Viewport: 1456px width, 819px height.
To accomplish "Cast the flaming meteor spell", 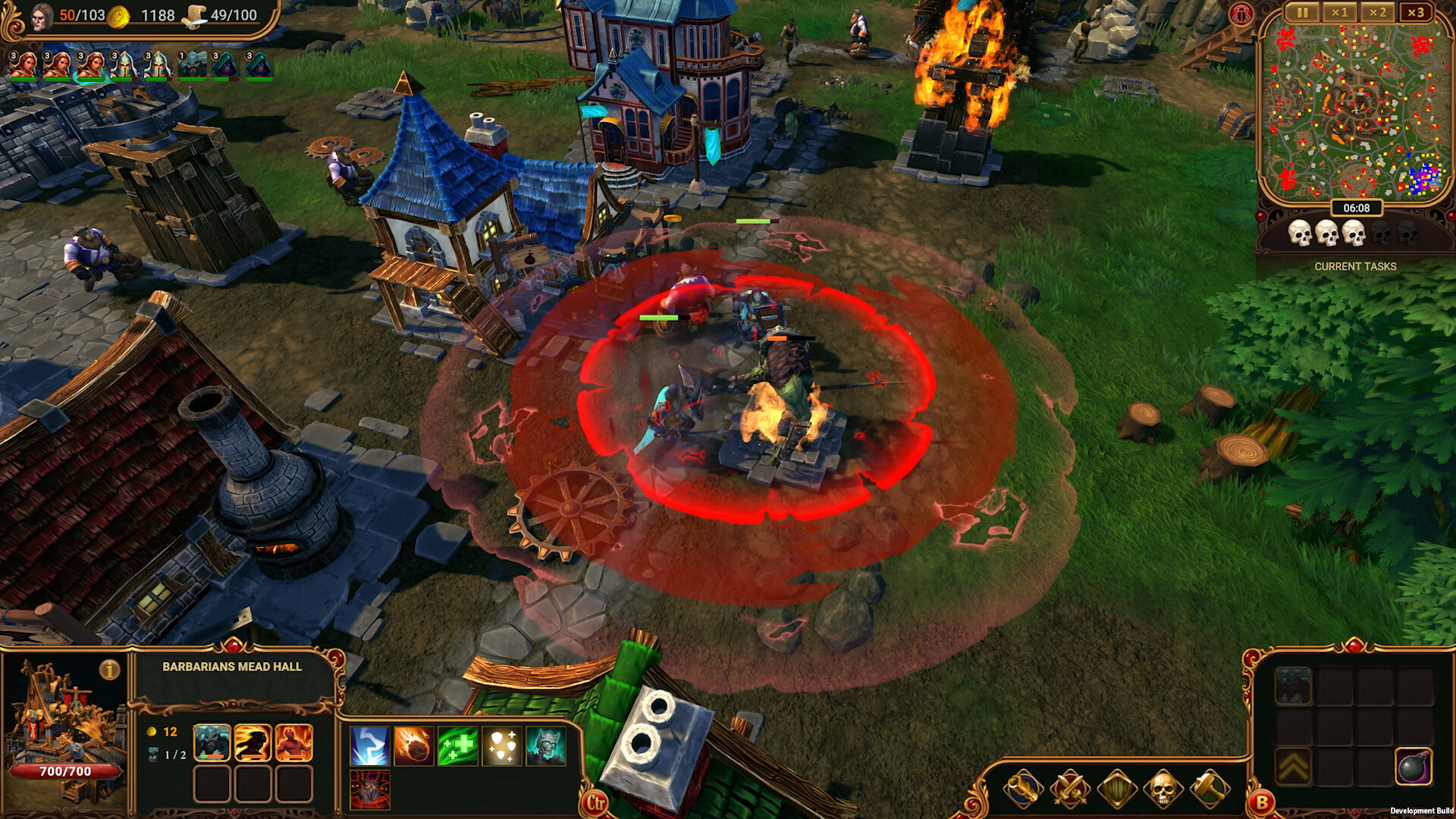I will point(413,745).
